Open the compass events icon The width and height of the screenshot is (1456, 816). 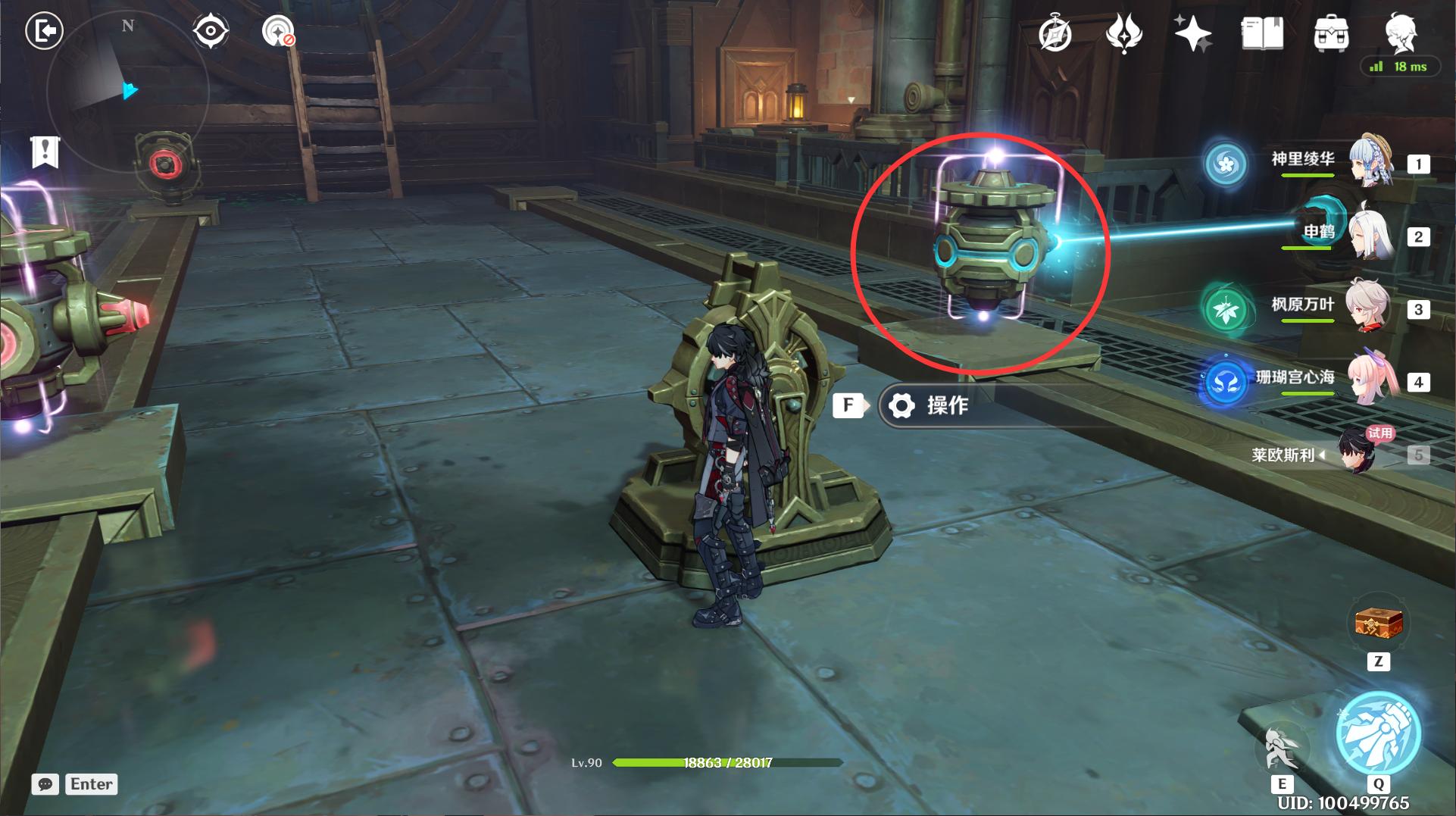(x=1055, y=34)
